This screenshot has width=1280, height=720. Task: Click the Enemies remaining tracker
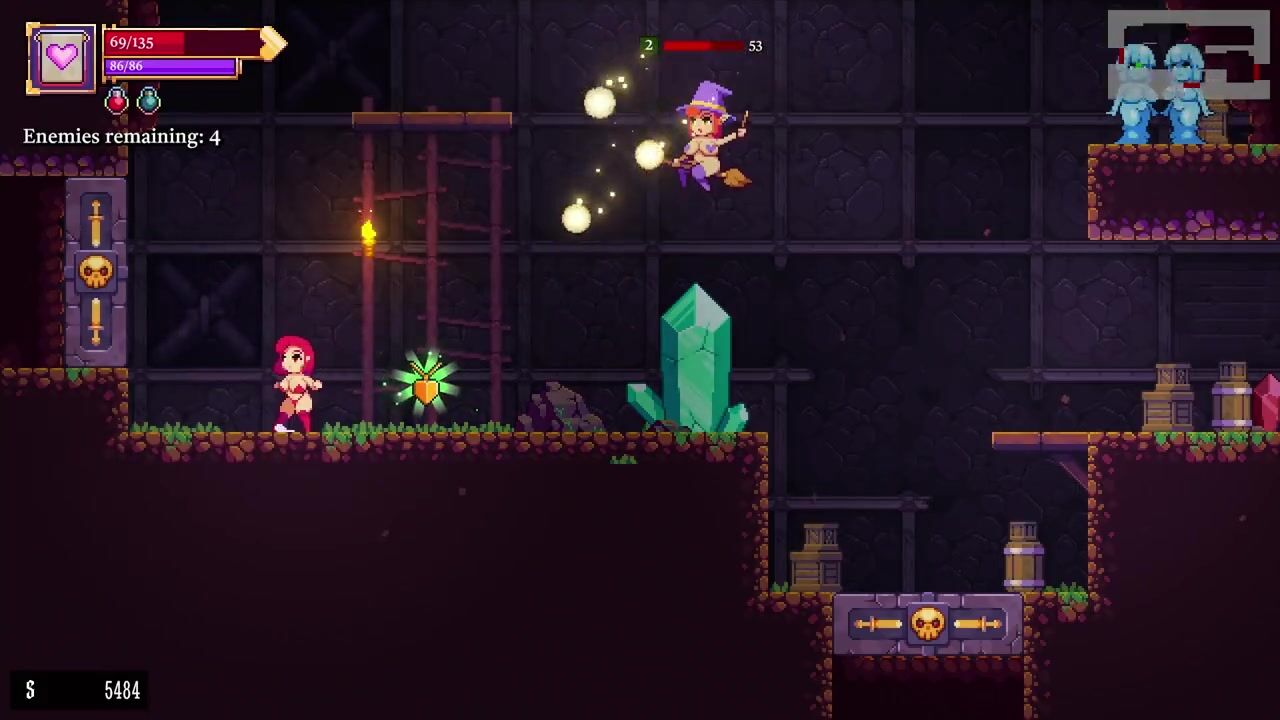(x=122, y=137)
